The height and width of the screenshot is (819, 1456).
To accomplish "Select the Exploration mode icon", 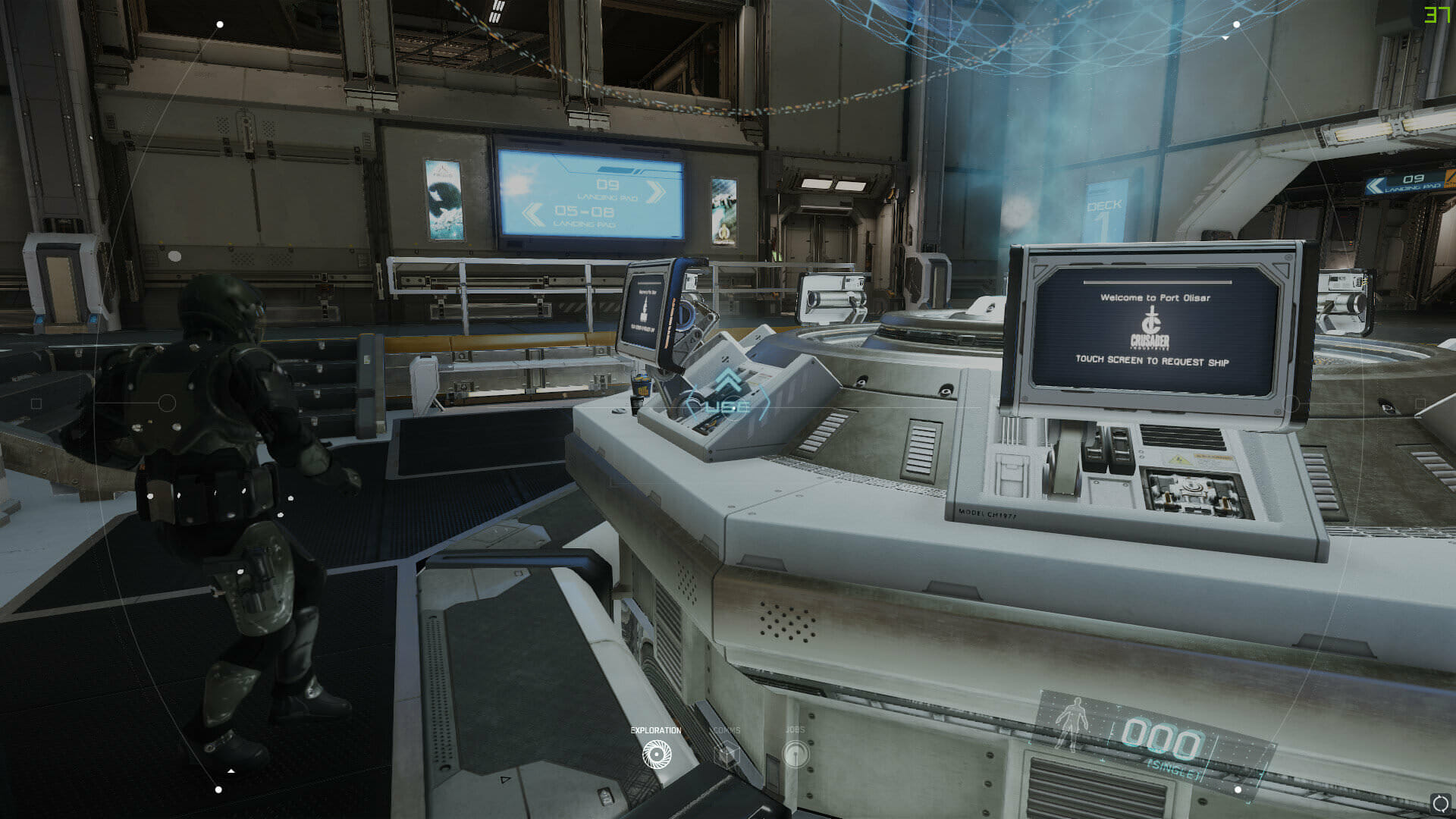I will [657, 755].
